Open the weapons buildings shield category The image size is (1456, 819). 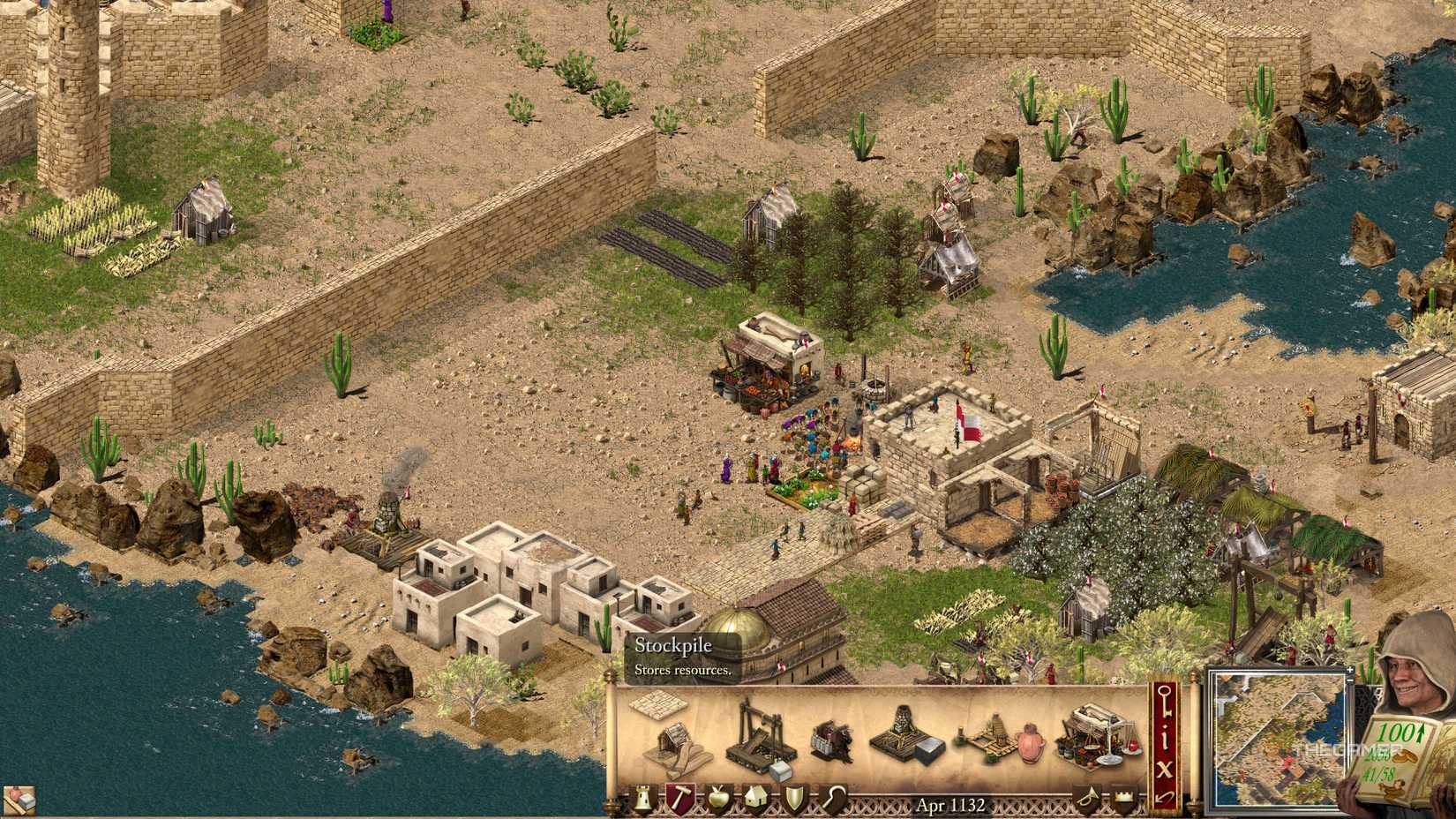[796, 799]
